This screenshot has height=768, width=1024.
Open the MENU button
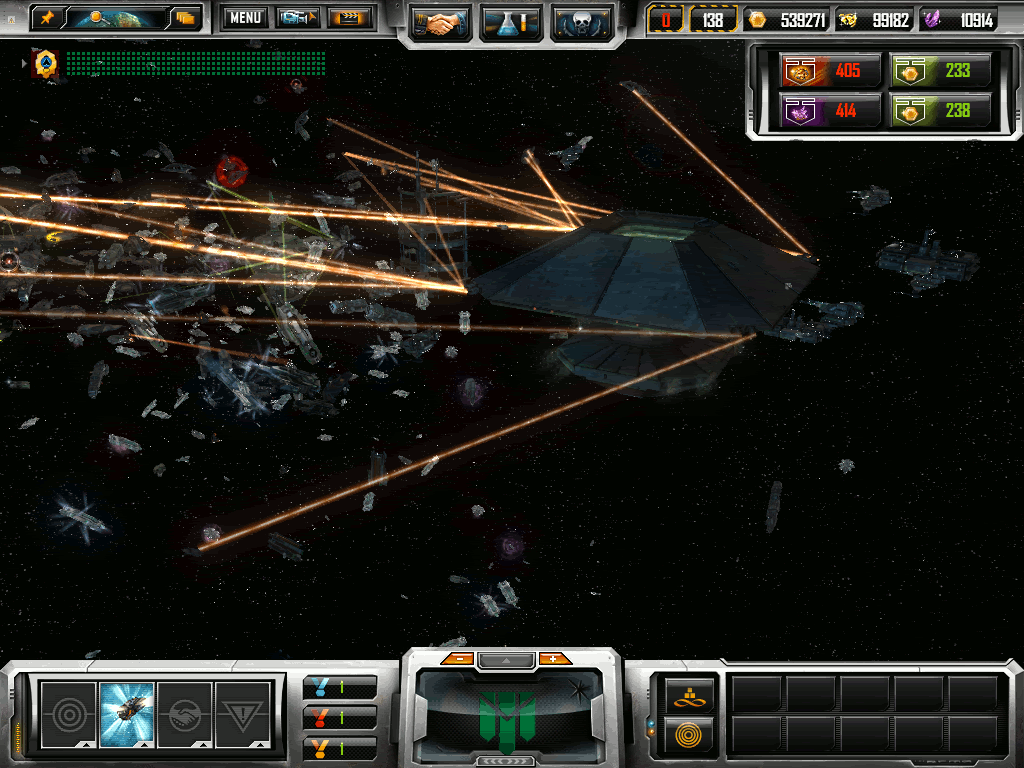(x=245, y=18)
